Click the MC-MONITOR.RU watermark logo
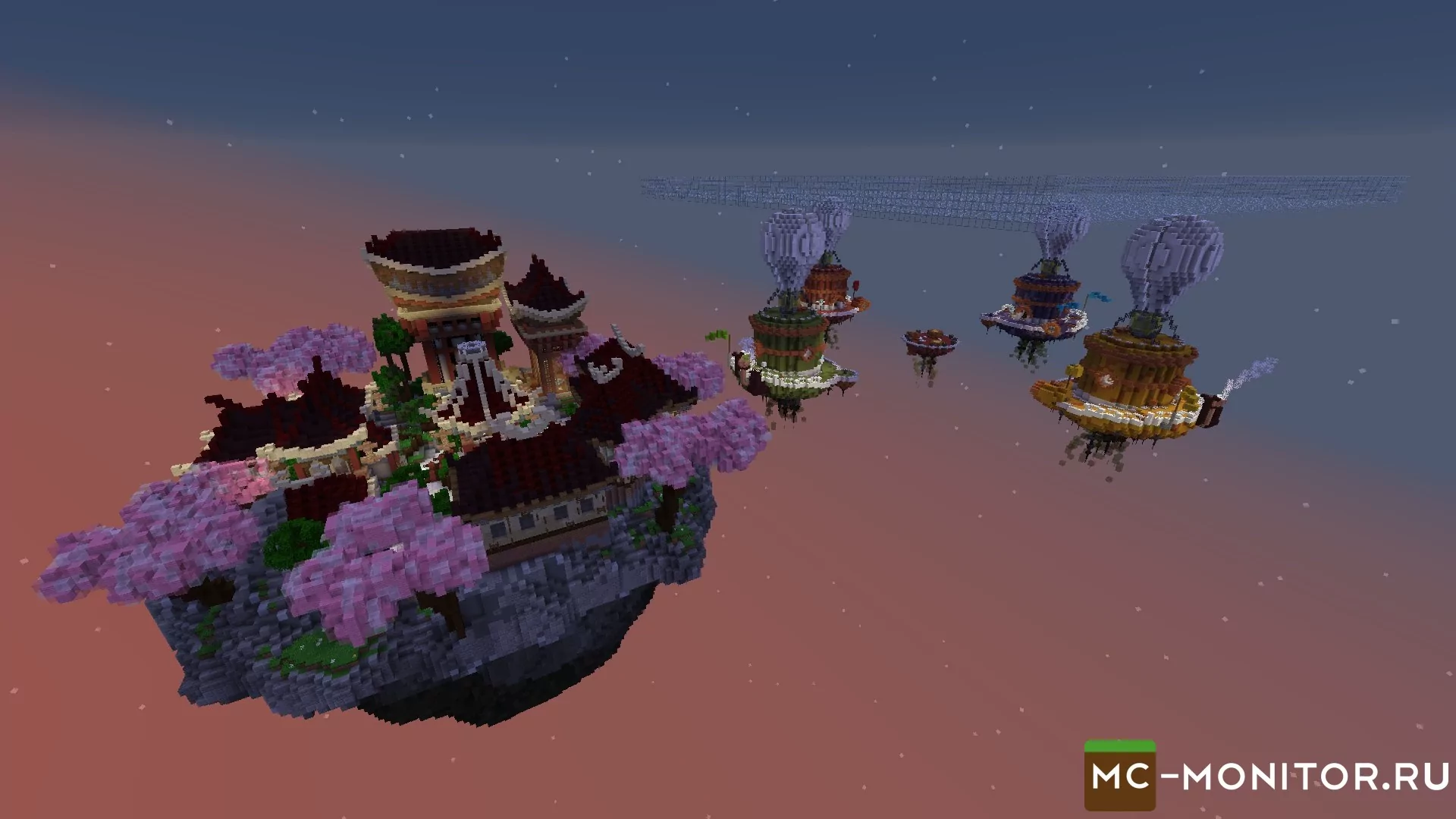Image resolution: width=1456 pixels, height=819 pixels. [1266, 777]
